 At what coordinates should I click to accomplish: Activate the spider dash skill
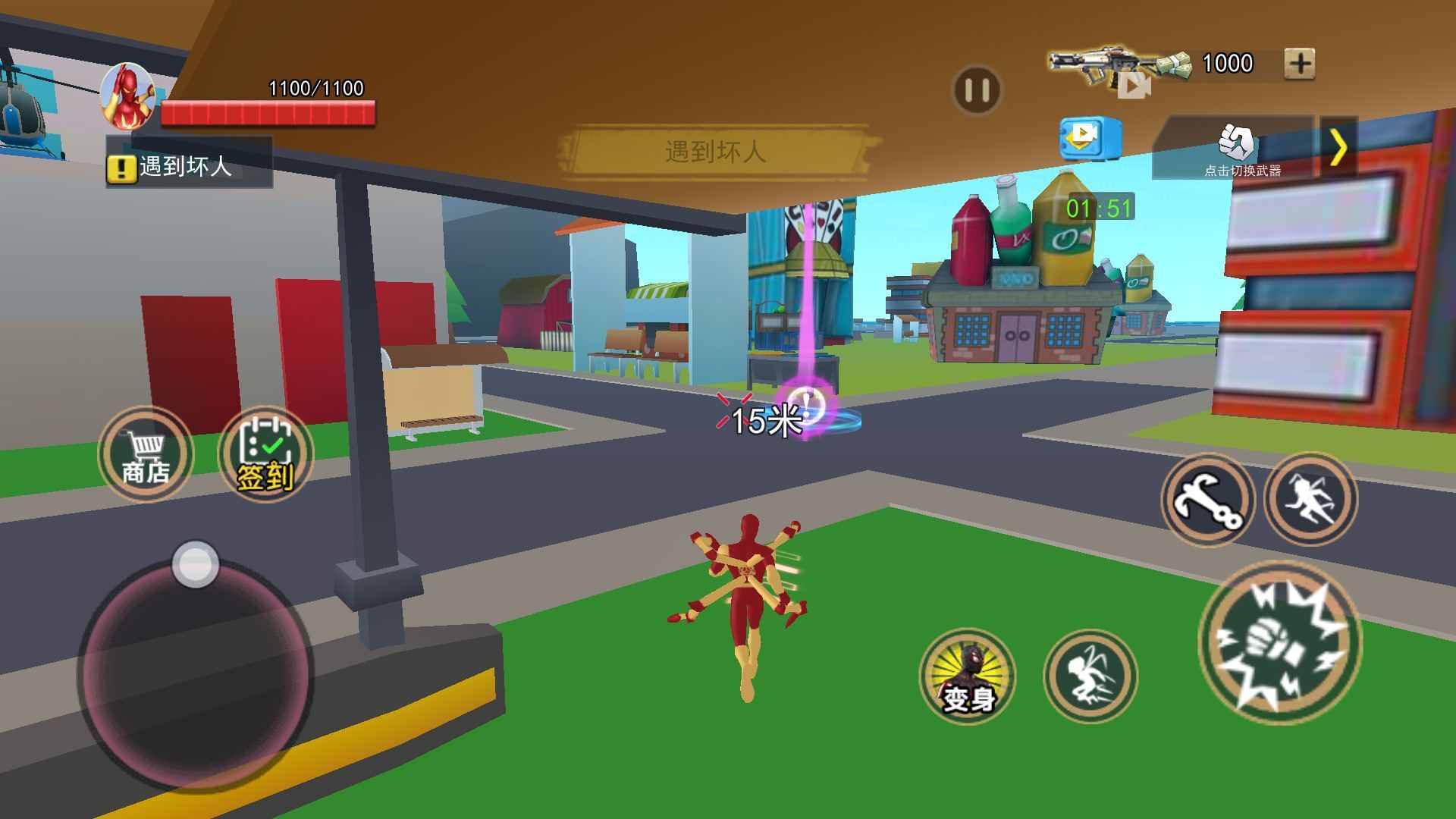pos(1090,675)
